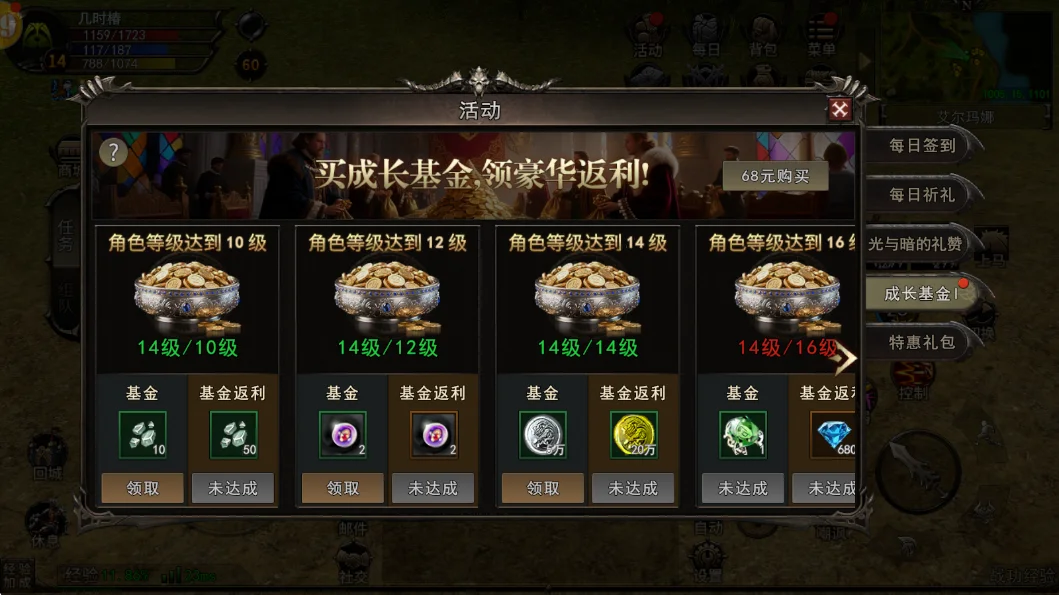This screenshot has height=595, width=1059.
Task: Claim the level 12 fund reward
Action: pos(343,488)
